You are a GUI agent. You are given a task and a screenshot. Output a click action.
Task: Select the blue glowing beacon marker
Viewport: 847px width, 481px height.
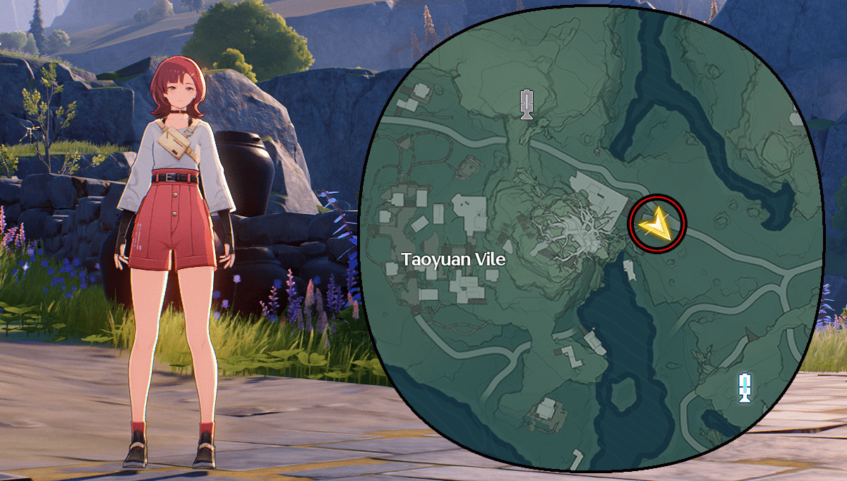point(744,387)
